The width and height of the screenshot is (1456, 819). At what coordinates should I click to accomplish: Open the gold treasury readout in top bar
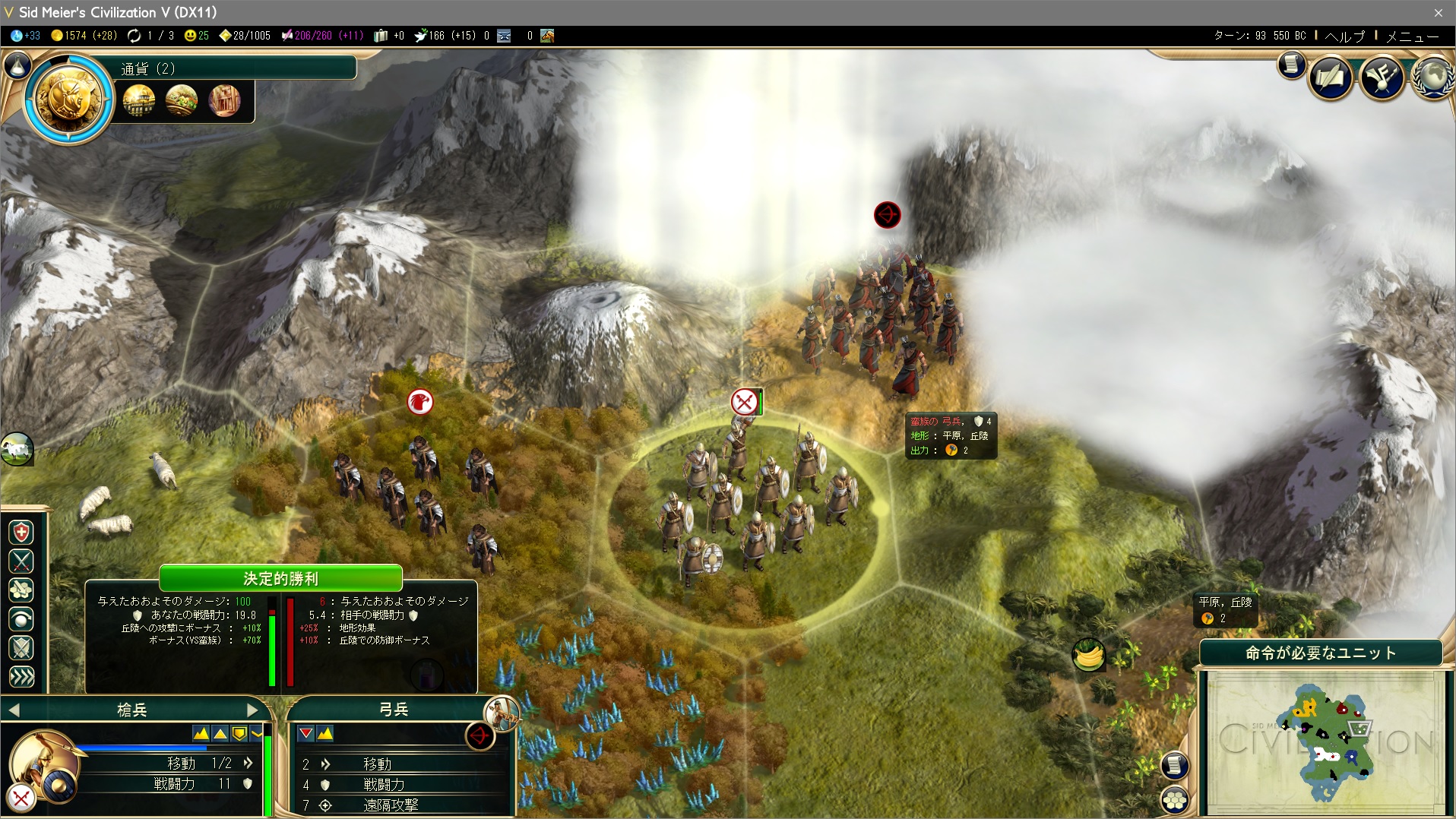(84, 36)
